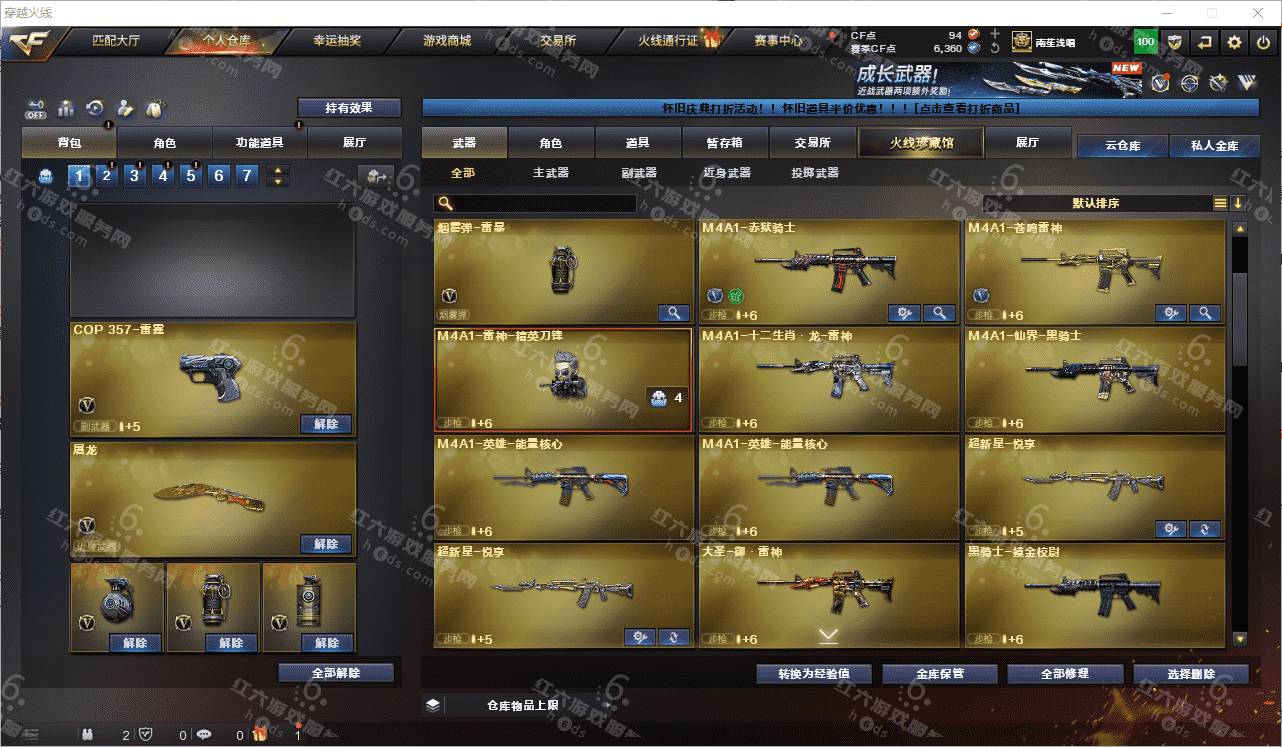Pick the M4A1-仙界-黑骑士 rifle
The width and height of the screenshot is (1282, 747).
coord(1094,379)
